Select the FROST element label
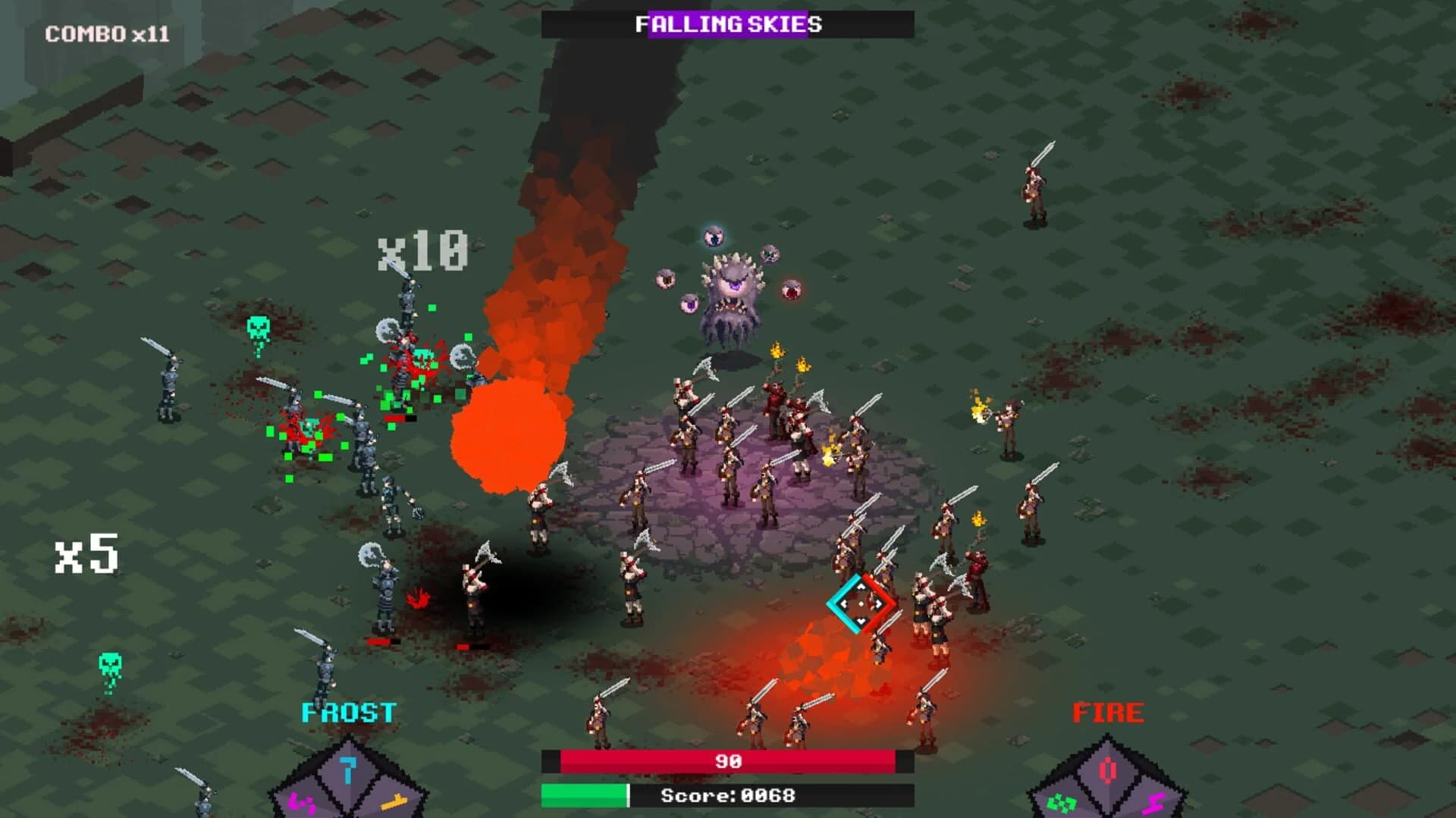Screen dimensions: 1456x818 coord(348,711)
